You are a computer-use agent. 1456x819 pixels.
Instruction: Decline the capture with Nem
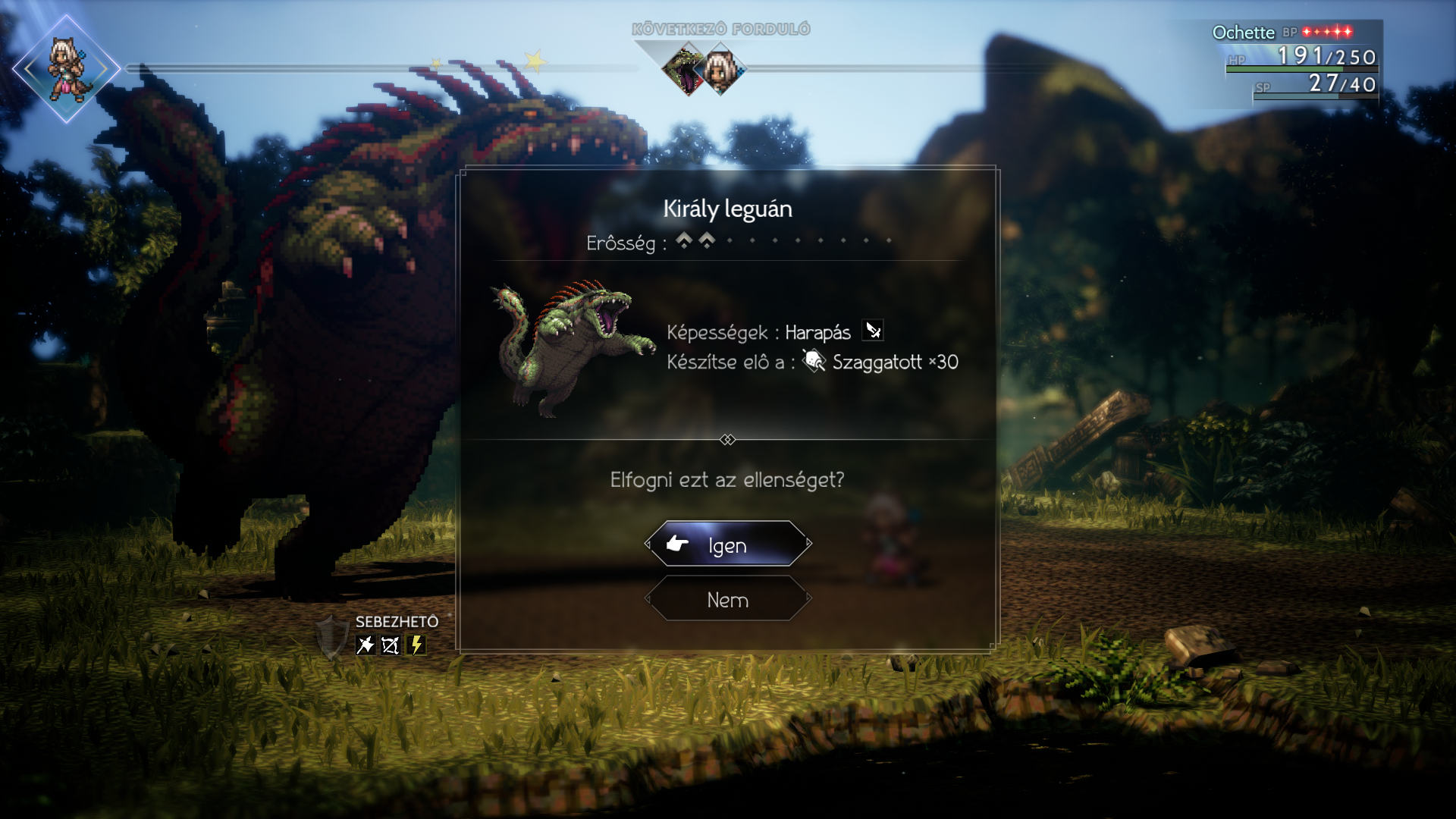point(728,599)
